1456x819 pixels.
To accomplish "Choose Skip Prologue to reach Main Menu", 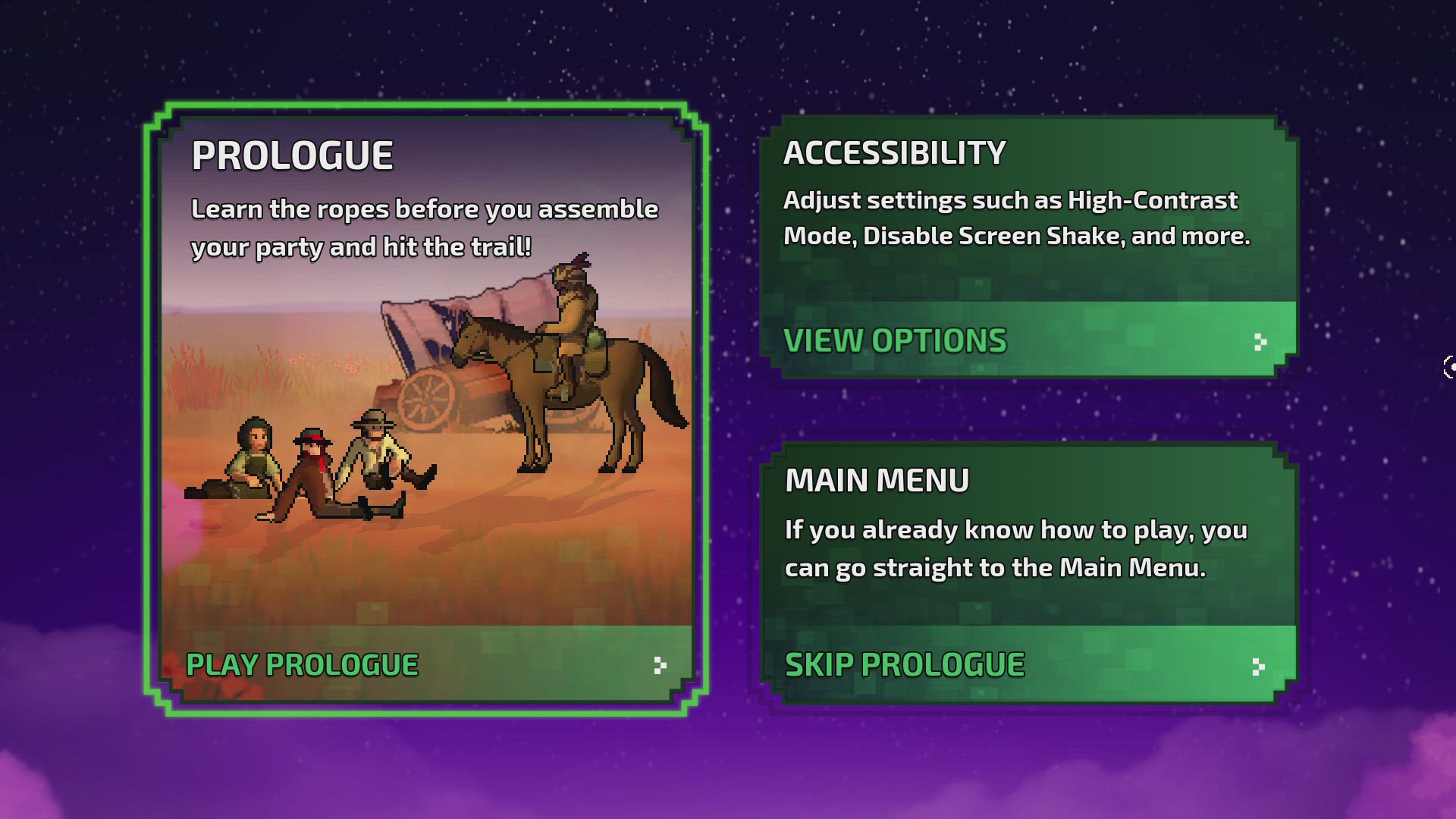I will [1028, 665].
